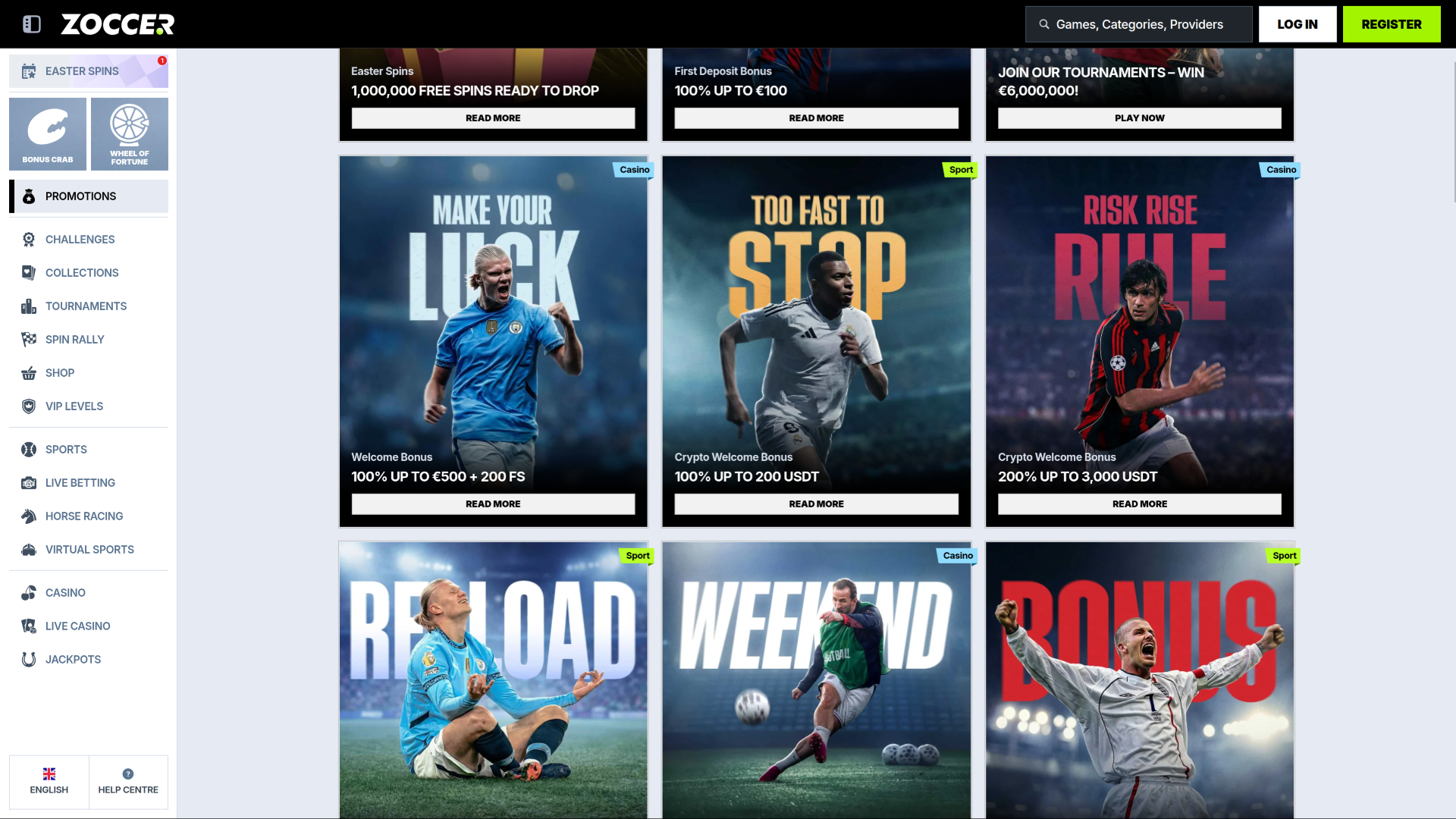Viewport: 1456px width, 819px height.
Task: Open the Live Betting section
Action: 80,482
